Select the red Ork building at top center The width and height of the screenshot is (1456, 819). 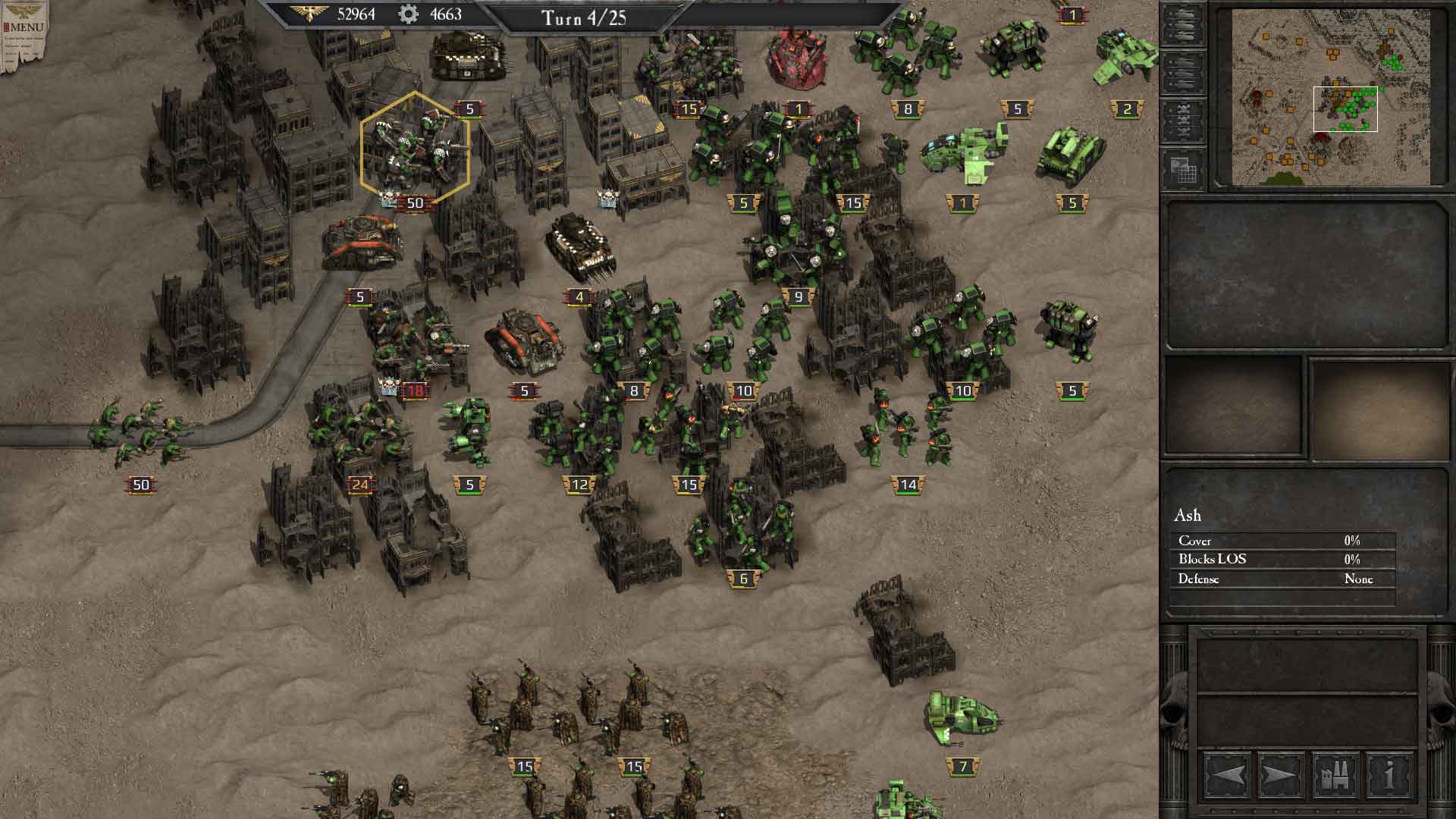click(794, 57)
